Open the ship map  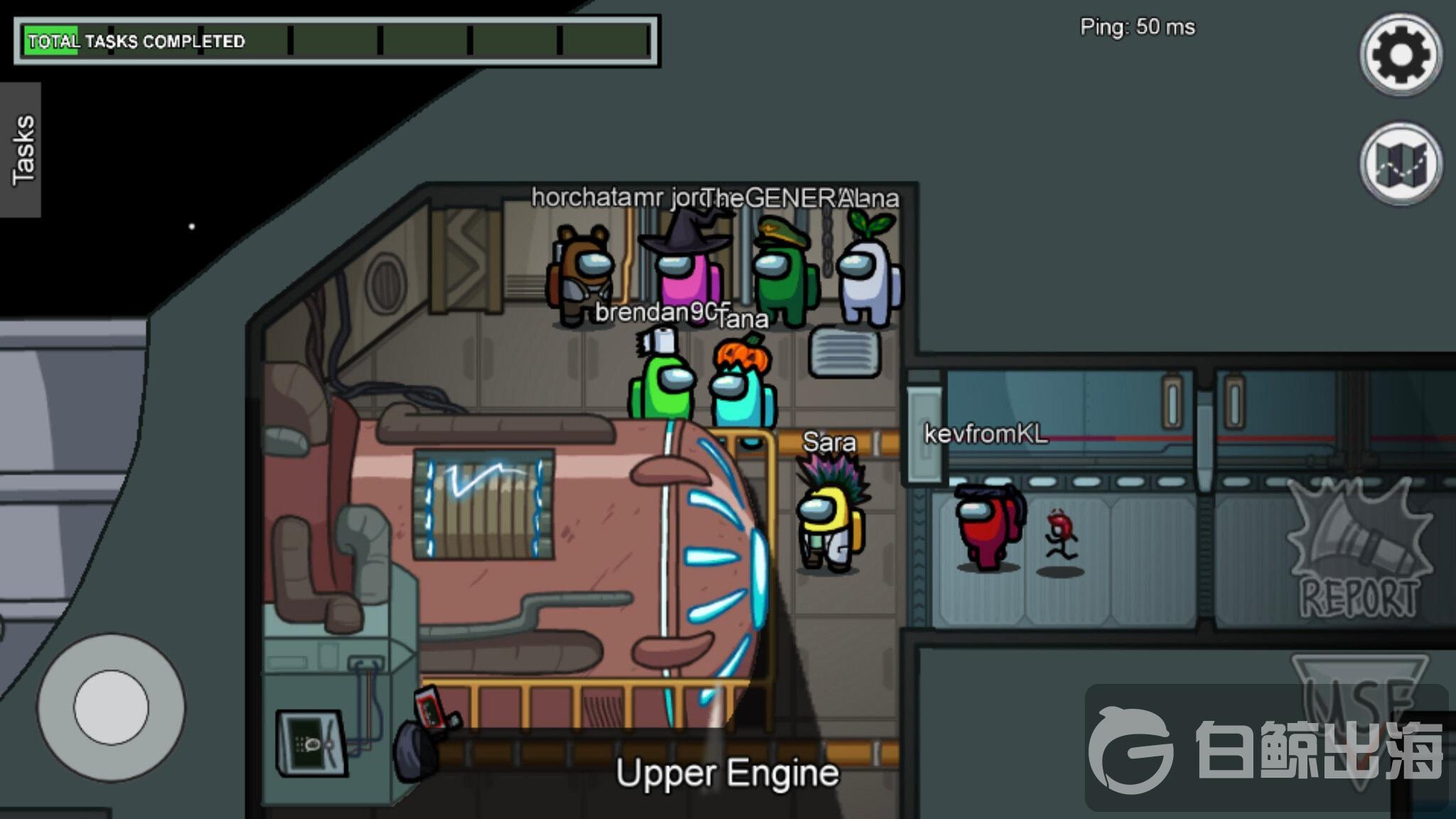click(1401, 164)
